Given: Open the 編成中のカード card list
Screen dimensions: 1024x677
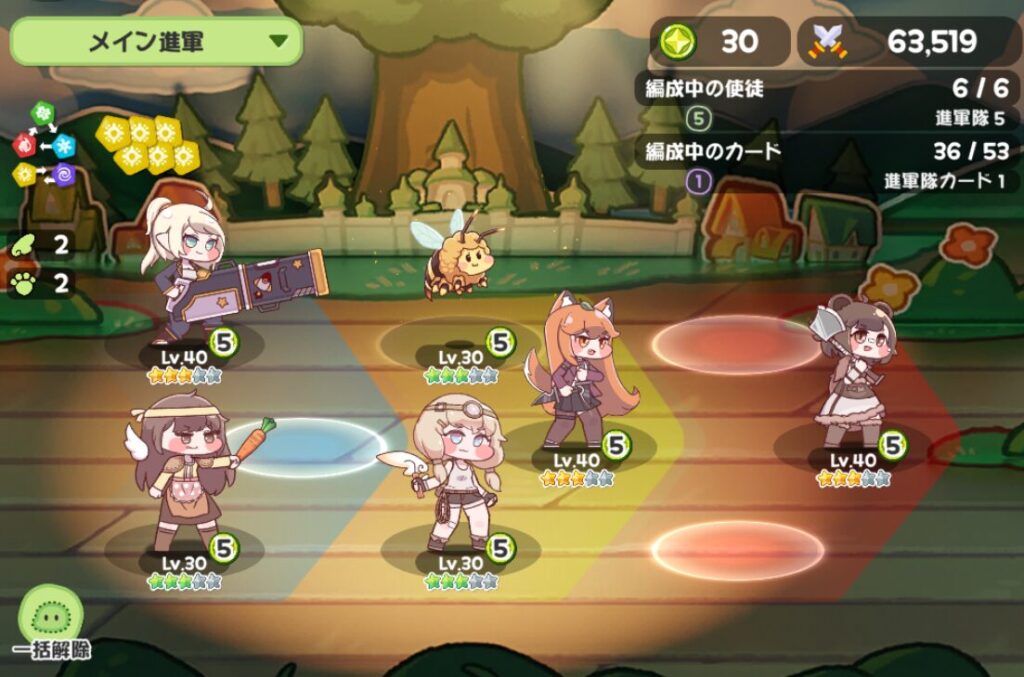Looking at the screenshot, I should 825,152.
